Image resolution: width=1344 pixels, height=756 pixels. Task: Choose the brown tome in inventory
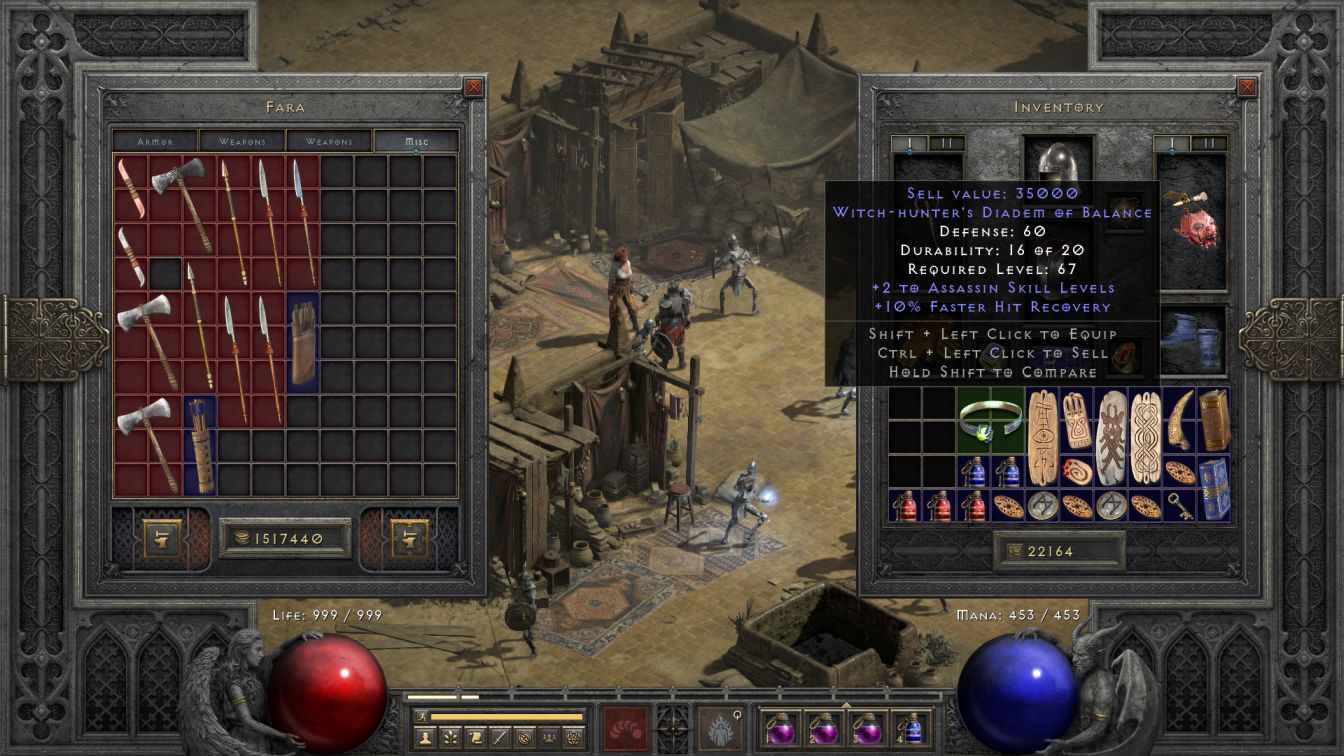coord(1214,420)
